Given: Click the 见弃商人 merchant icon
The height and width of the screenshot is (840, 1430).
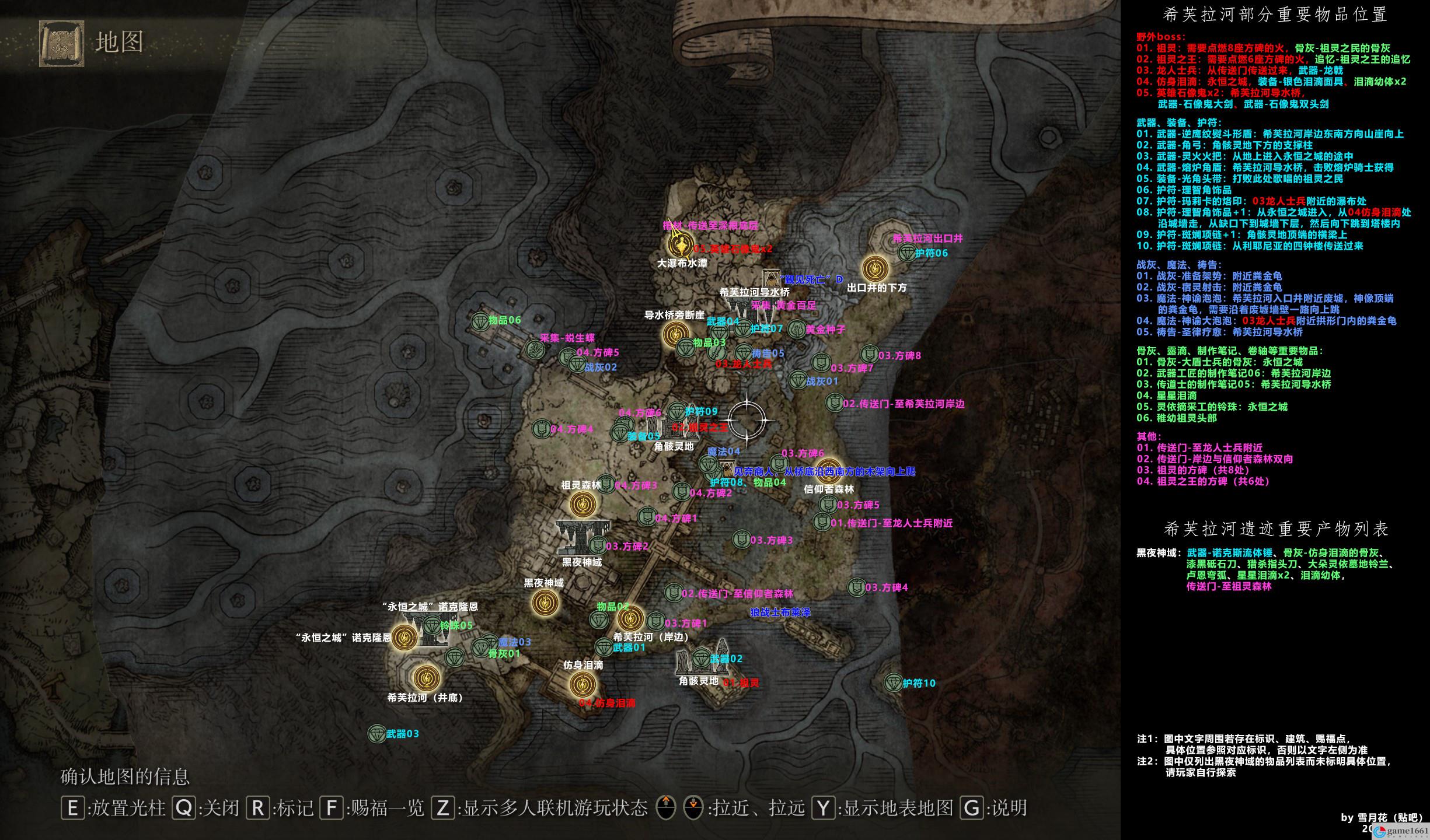Looking at the screenshot, I should (x=726, y=469).
